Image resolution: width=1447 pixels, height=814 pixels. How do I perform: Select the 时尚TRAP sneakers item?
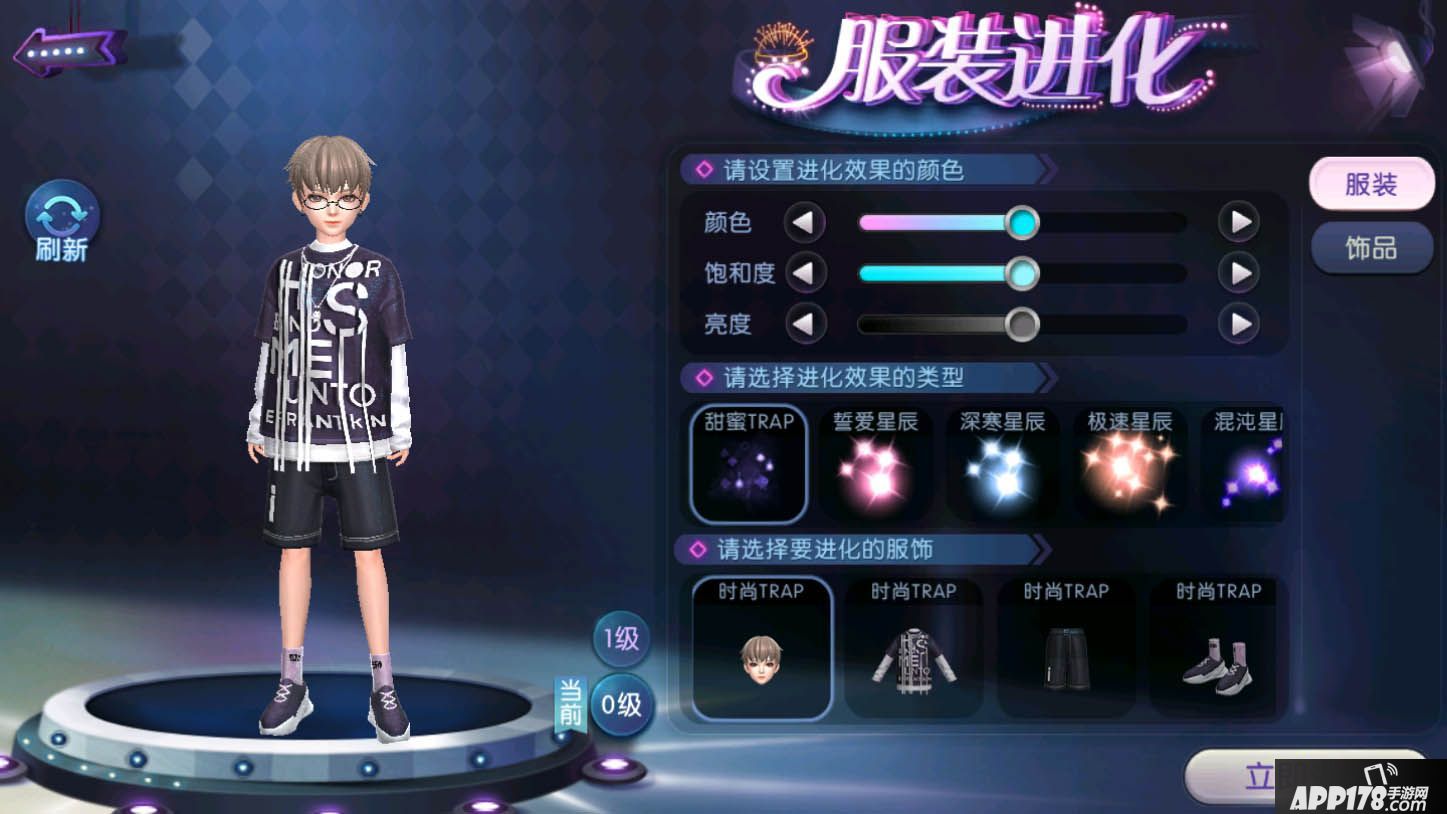1216,648
